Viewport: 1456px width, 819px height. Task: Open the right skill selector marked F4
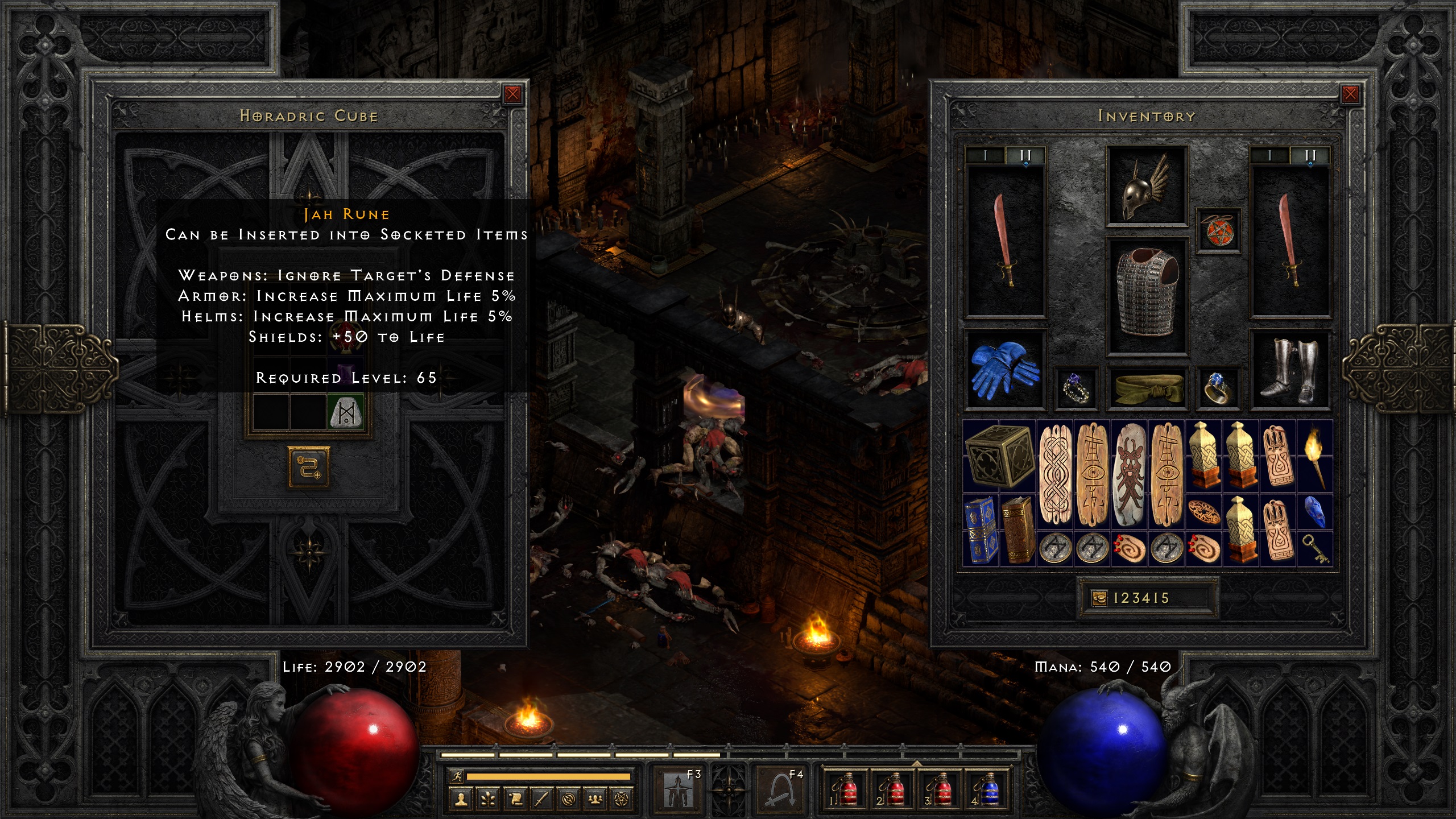point(779,788)
